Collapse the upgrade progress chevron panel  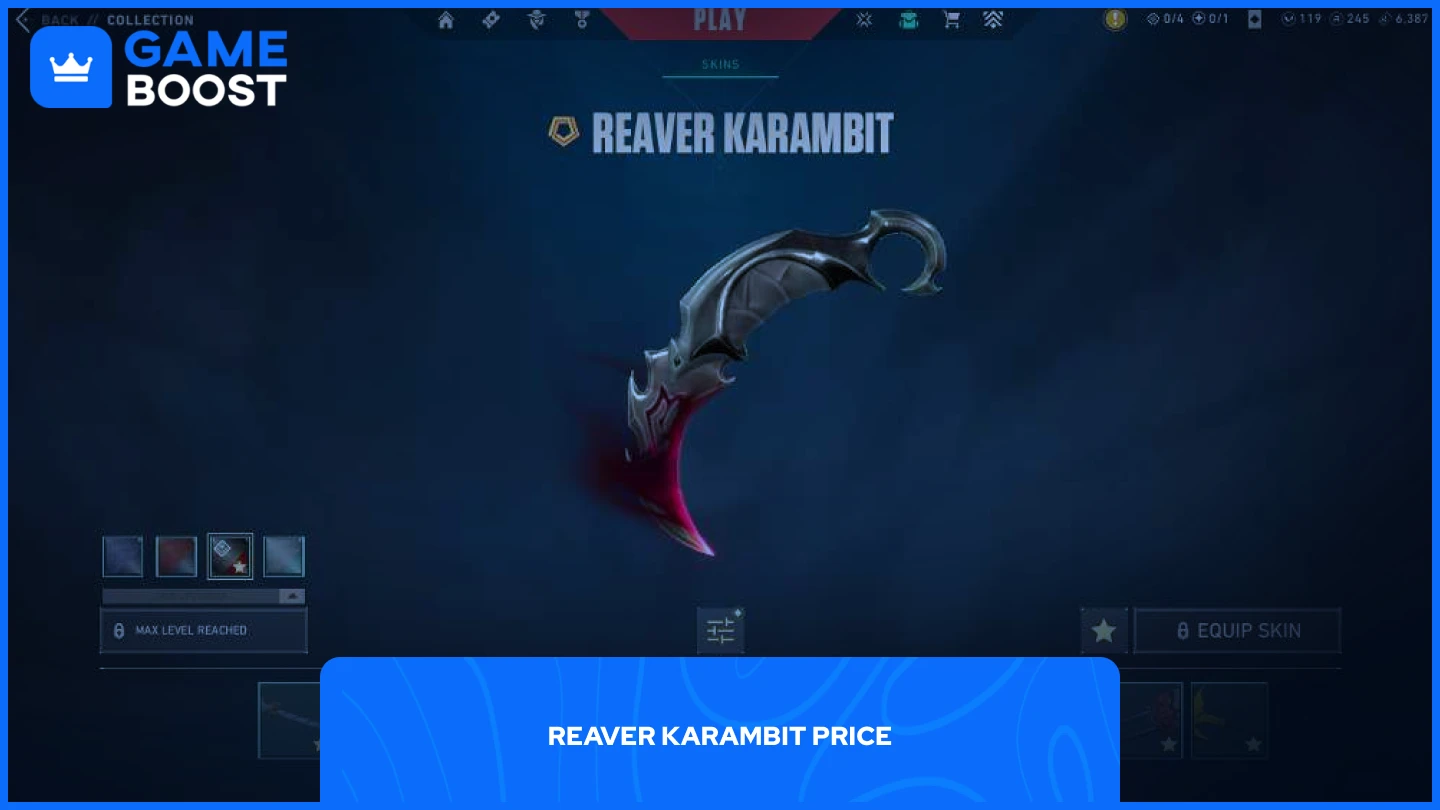coord(290,595)
